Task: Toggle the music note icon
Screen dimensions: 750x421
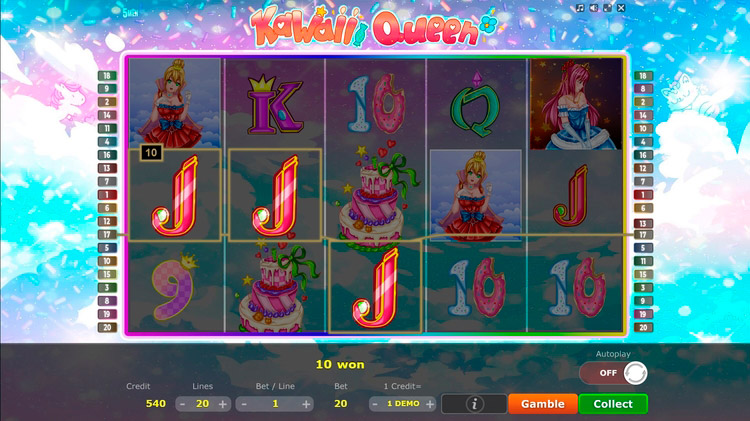Action: coord(580,8)
